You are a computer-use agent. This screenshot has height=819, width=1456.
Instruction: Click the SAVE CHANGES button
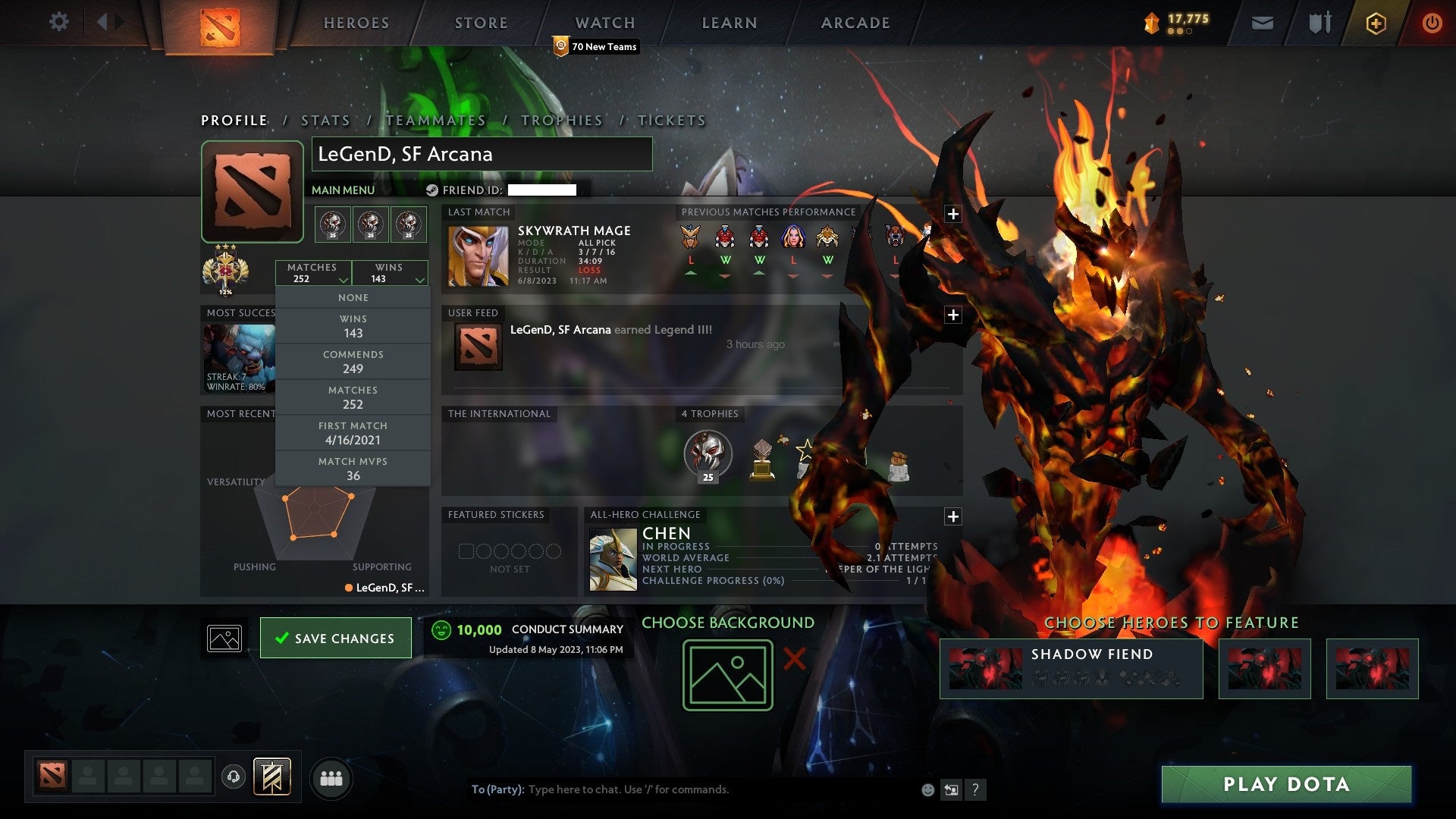click(x=336, y=638)
